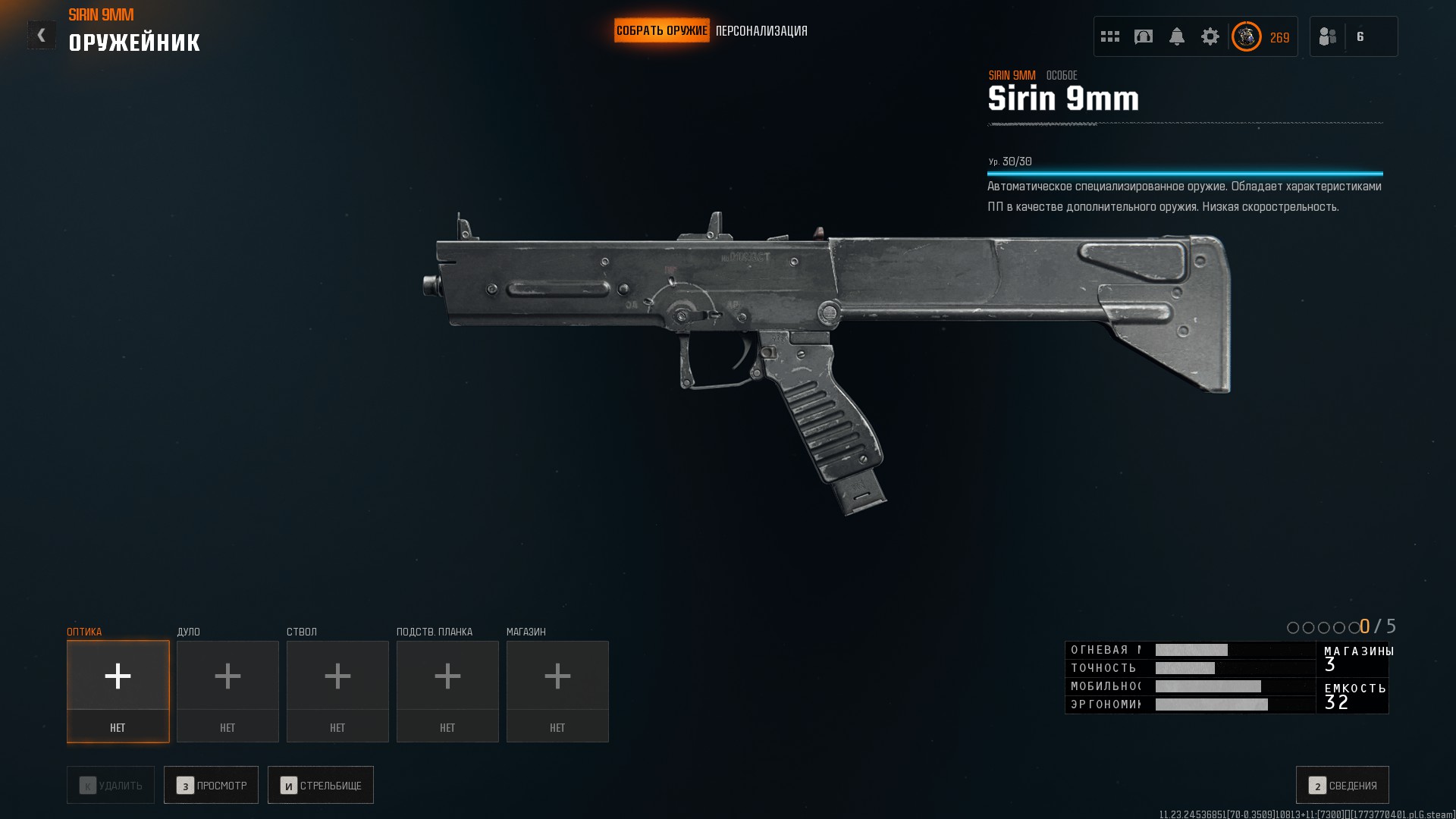Enter the Стрельбище firing range
Image resolution: width=1456 pixels, height=819 pixels.
click(320, 785)
